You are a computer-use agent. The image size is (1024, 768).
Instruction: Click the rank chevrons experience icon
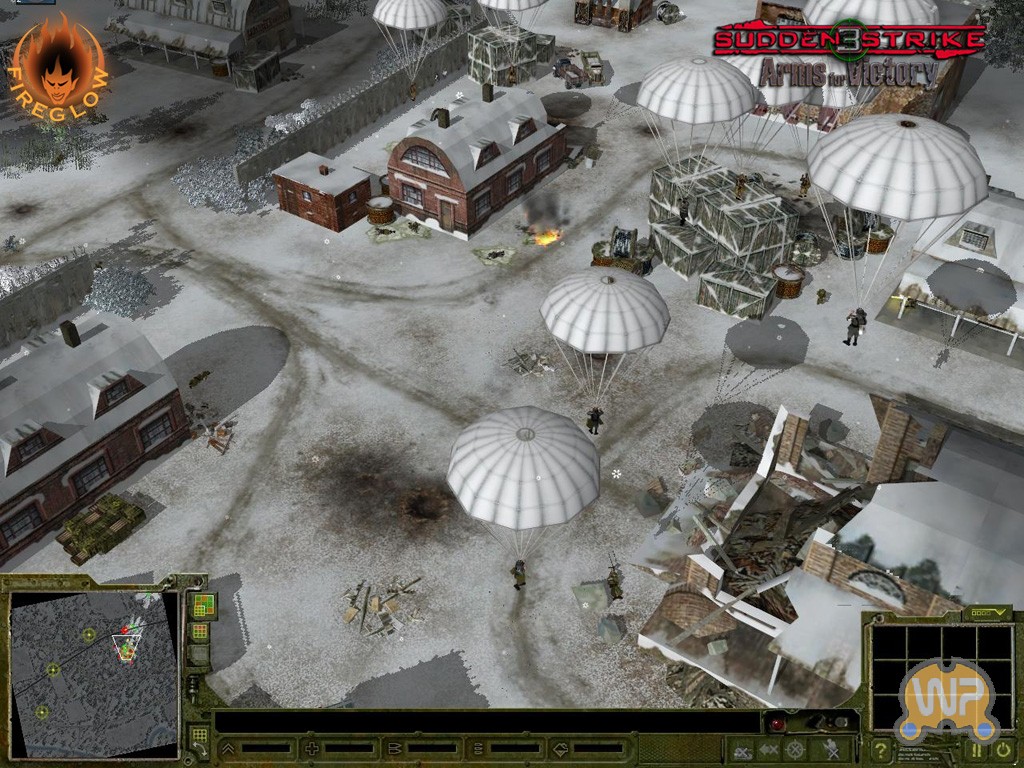point(228,748)
